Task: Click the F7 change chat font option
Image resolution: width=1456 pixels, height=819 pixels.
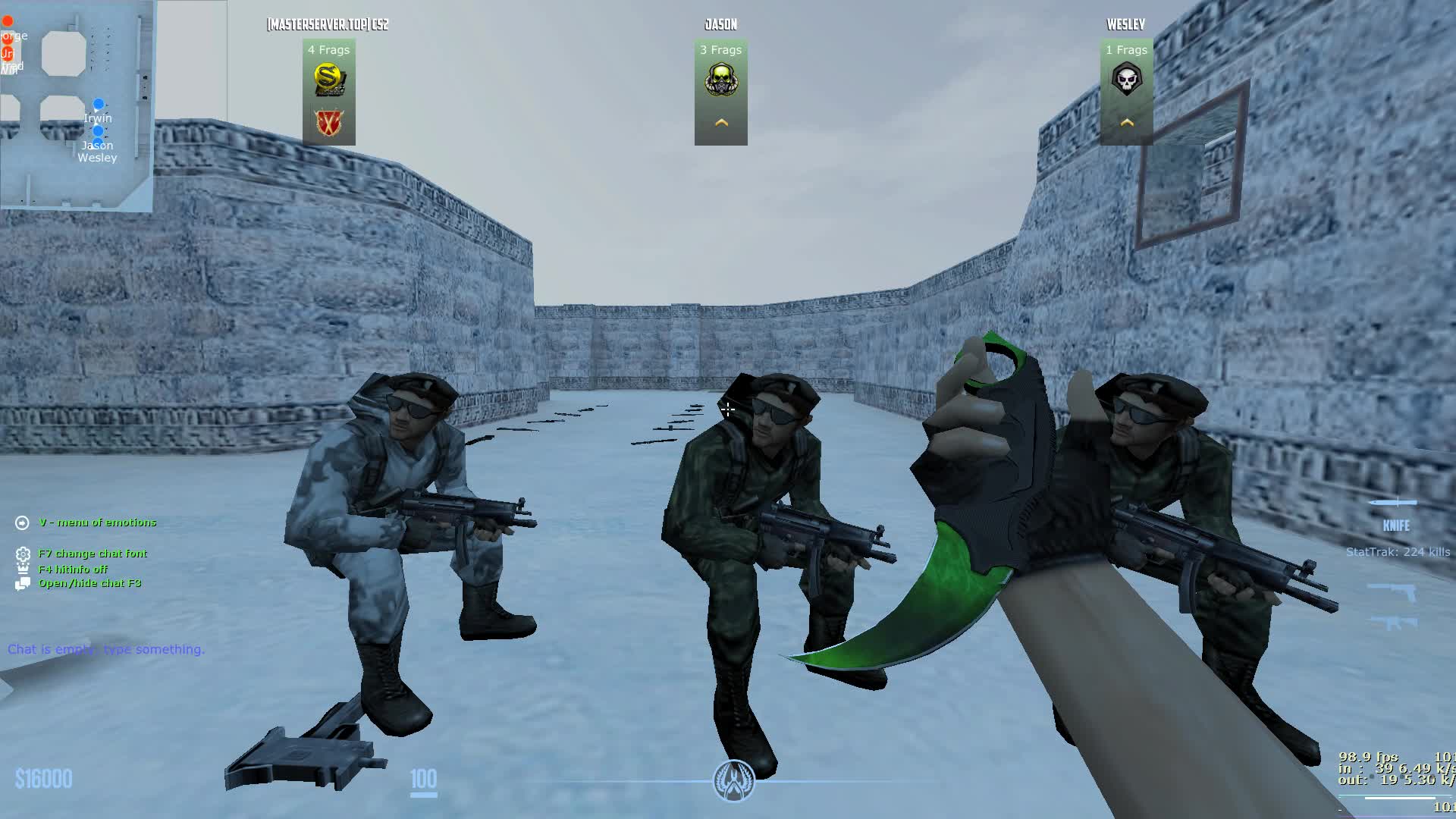Action: tap(93, 553)
